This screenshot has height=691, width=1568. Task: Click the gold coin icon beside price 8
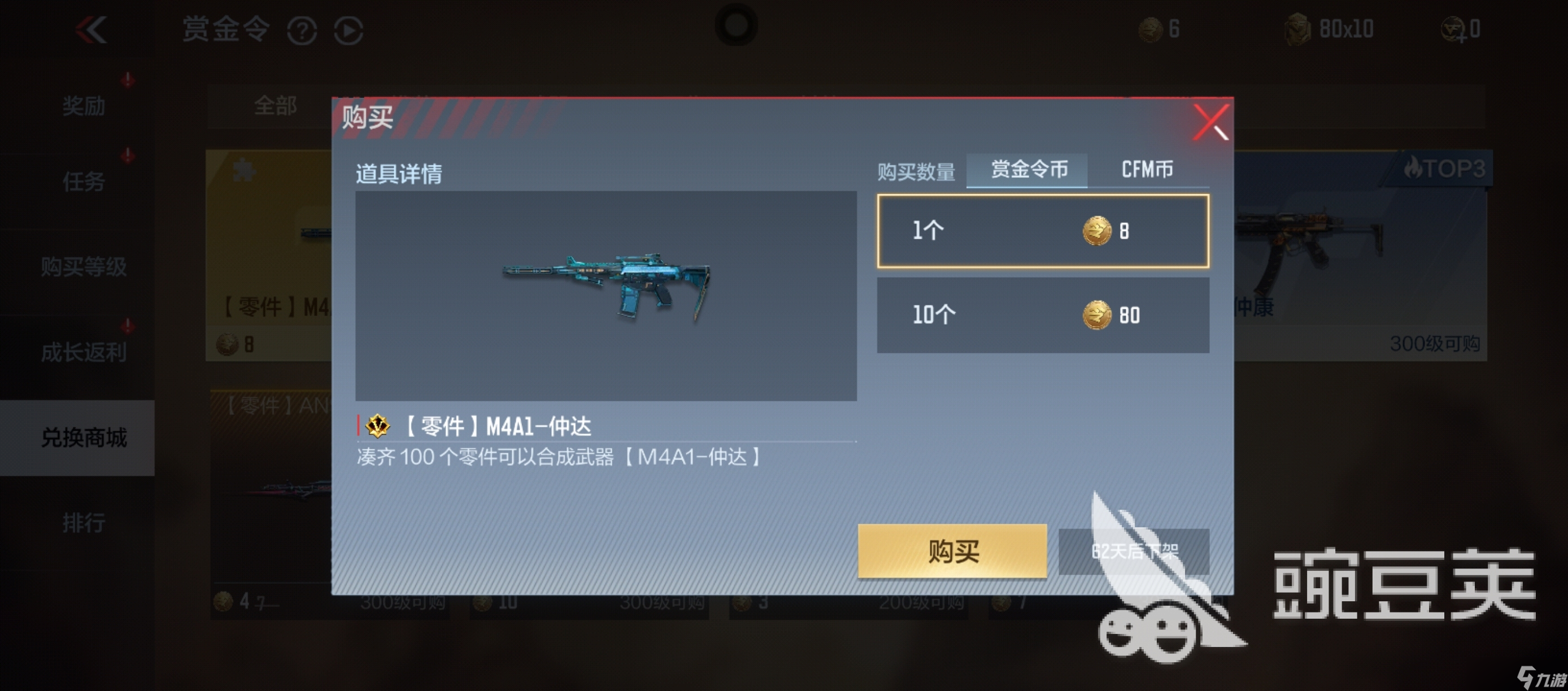pyautogui.click(x=1096, y=230)
